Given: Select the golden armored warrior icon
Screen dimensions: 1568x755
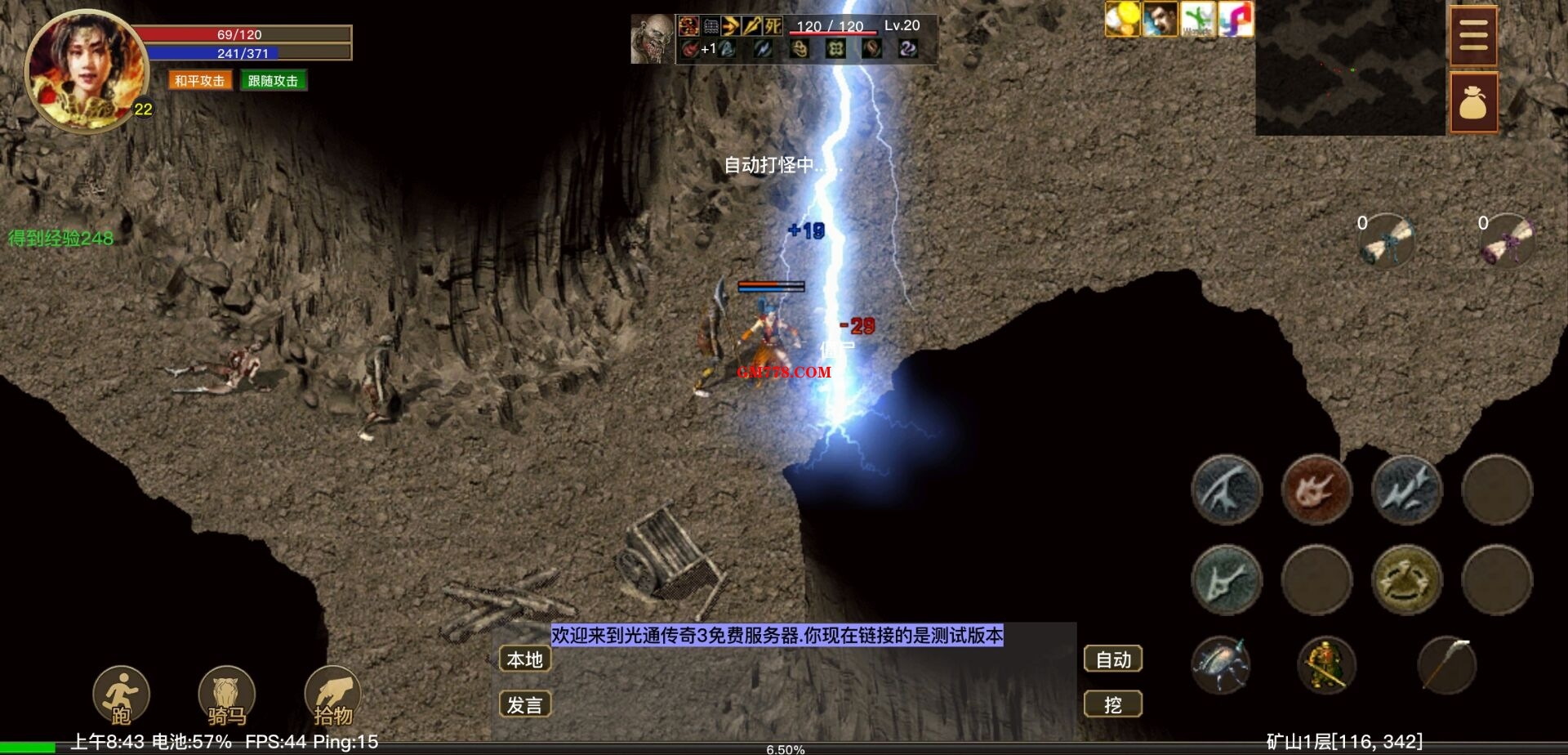Looking at the screenshot, I should pos(1326,665).
